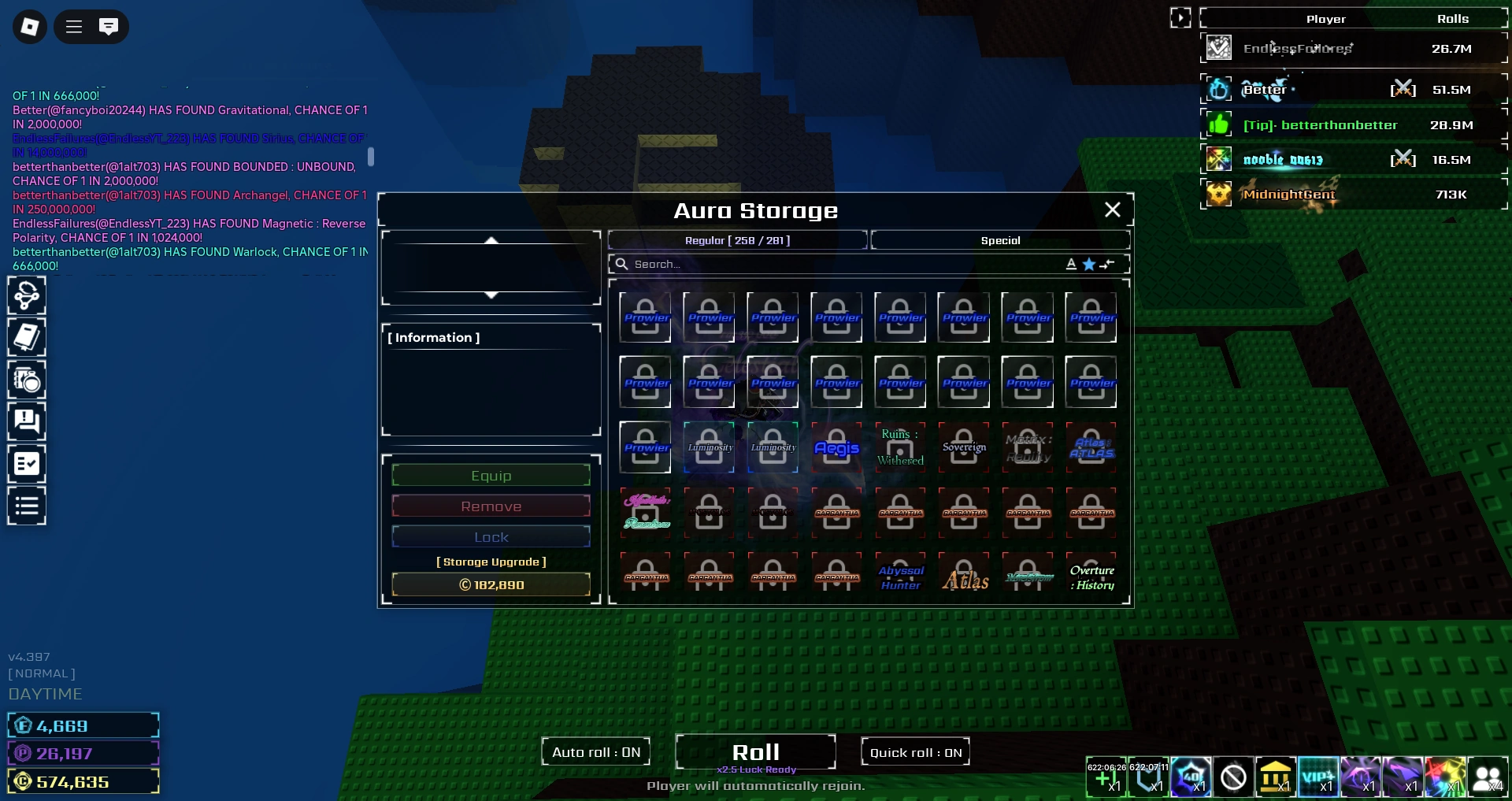
Task: Open the potions inventory icon
Action: (x=27, y=380)
